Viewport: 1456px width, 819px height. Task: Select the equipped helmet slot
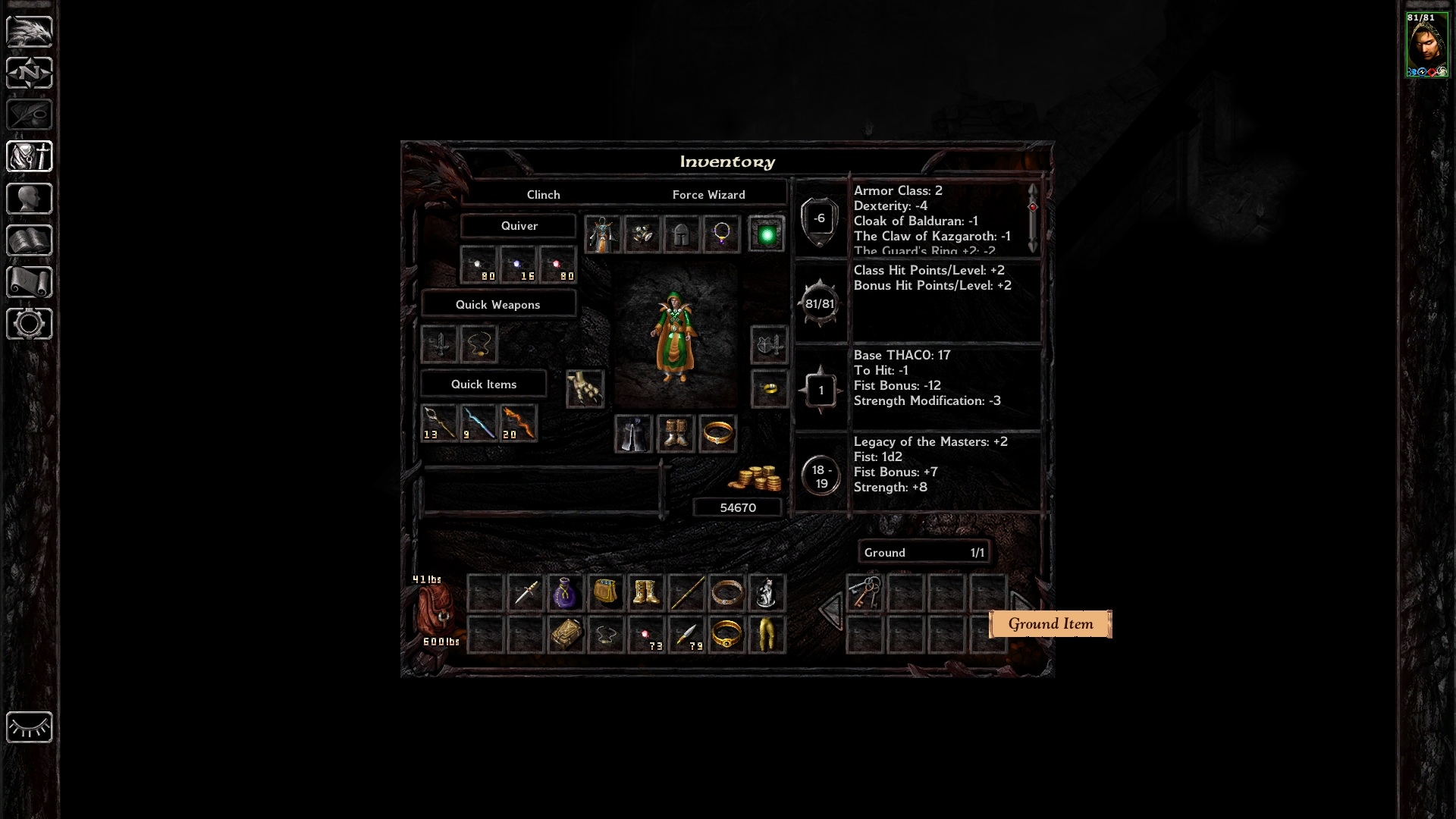point(682,234)
